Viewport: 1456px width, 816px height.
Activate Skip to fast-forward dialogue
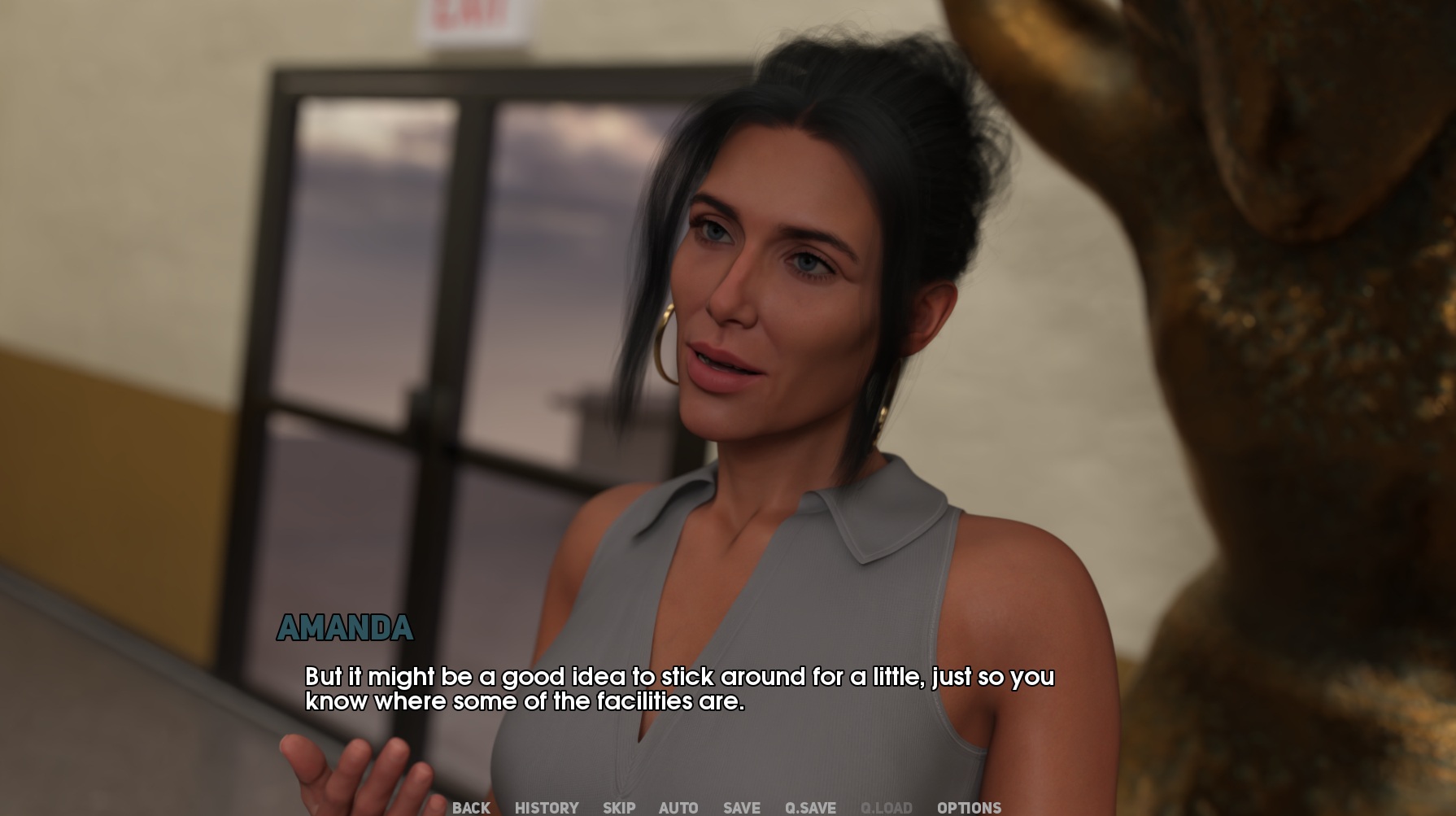[619, 808]
